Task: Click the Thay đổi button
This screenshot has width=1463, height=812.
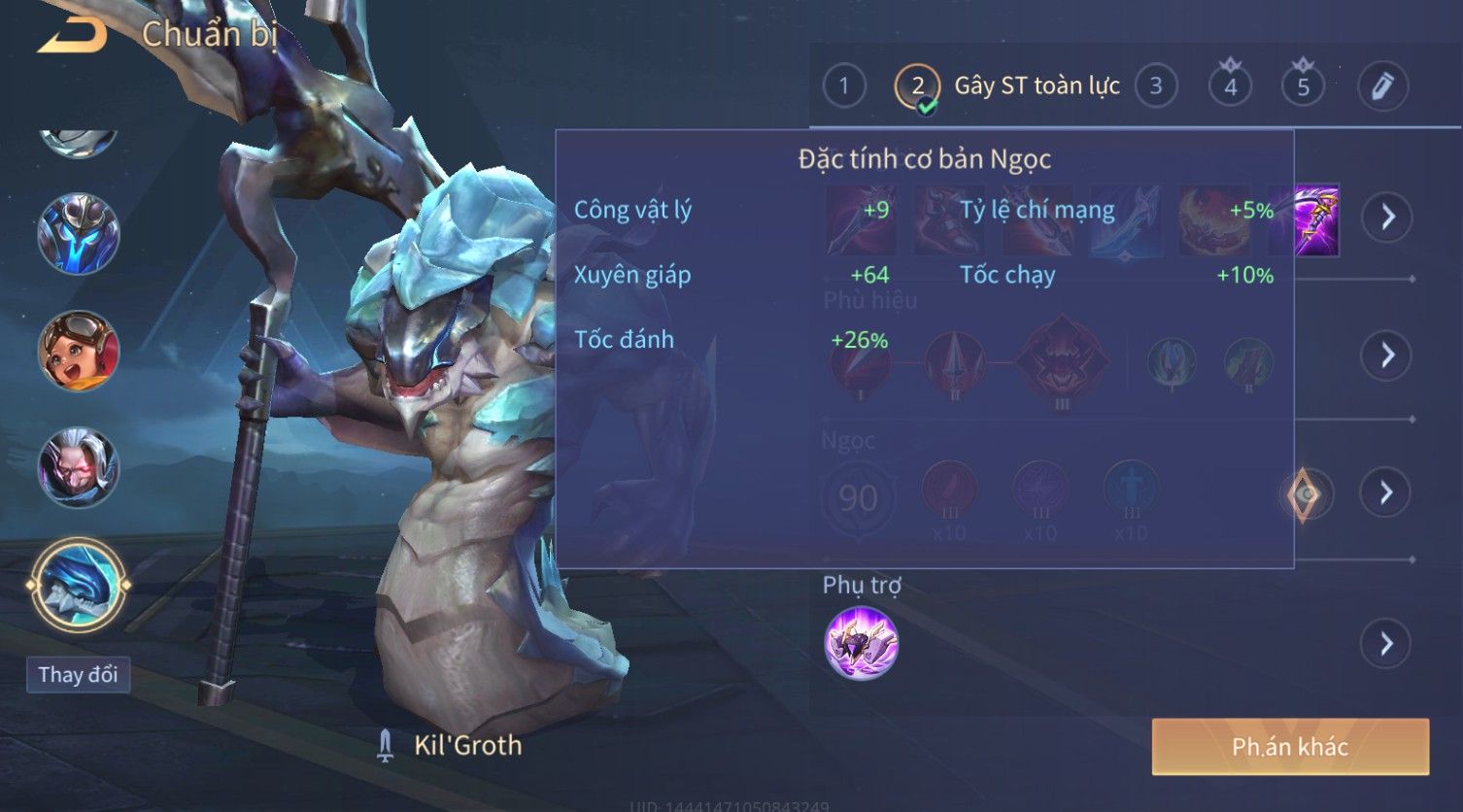Action: pos(78,674)
